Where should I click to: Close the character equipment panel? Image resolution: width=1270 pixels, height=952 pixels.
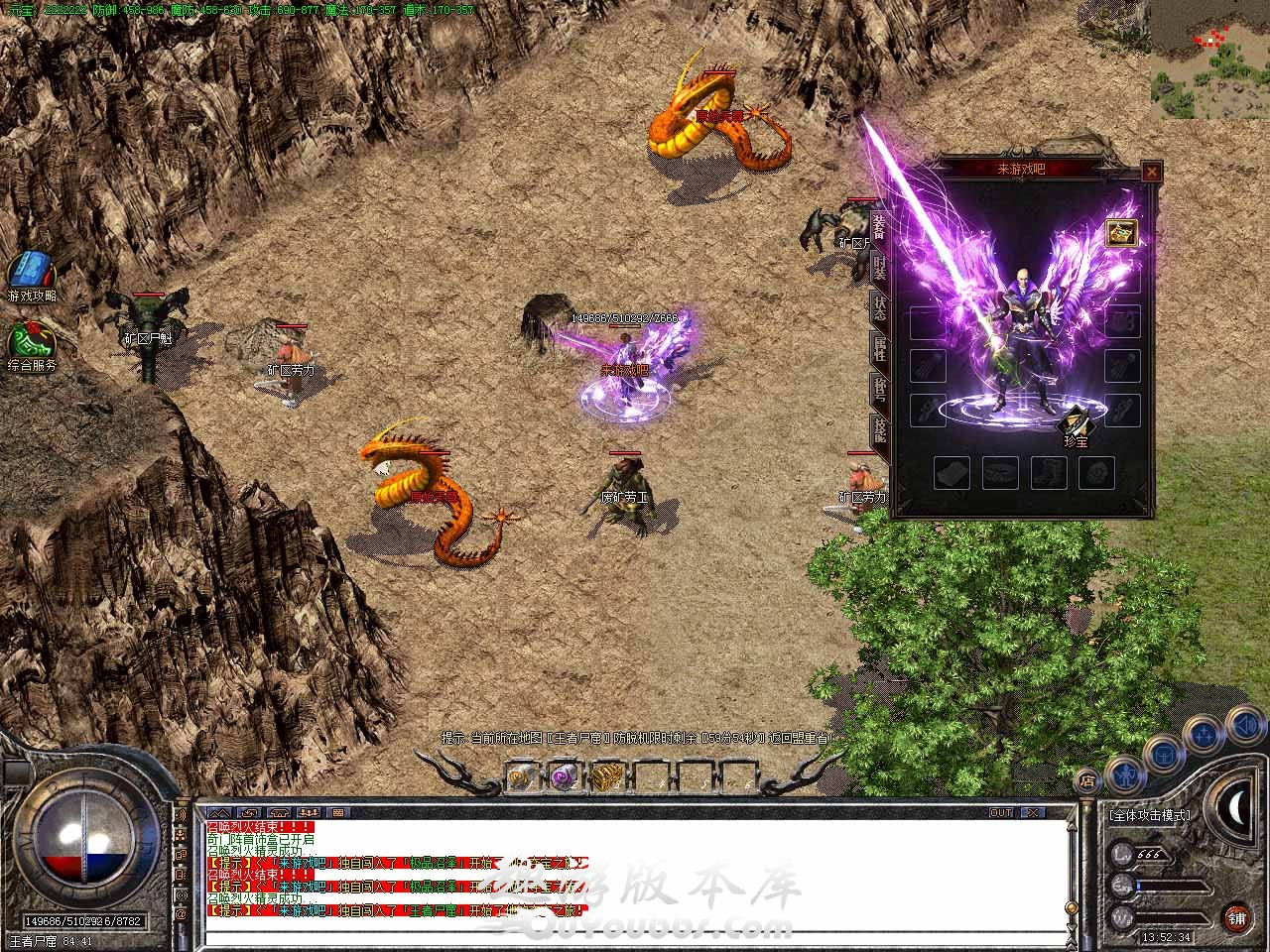(x=1151, y=172)
